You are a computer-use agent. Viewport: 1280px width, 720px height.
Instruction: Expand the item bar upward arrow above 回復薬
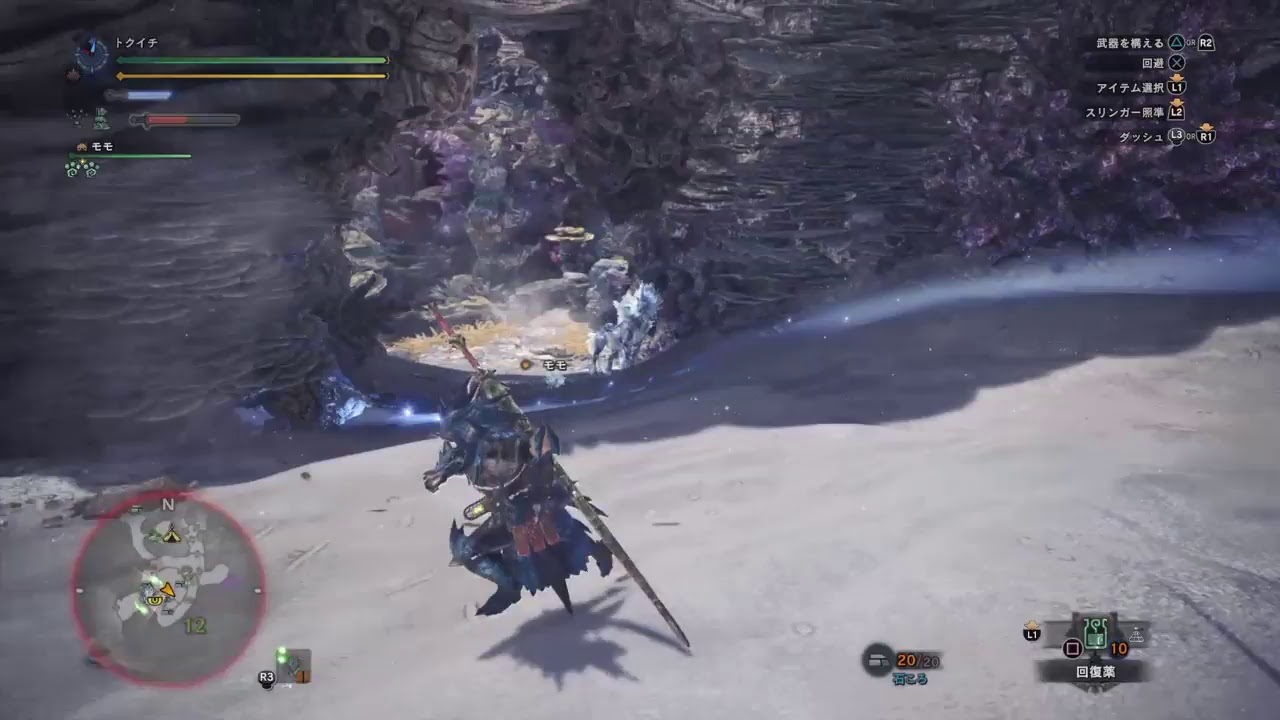point(1033,624)
